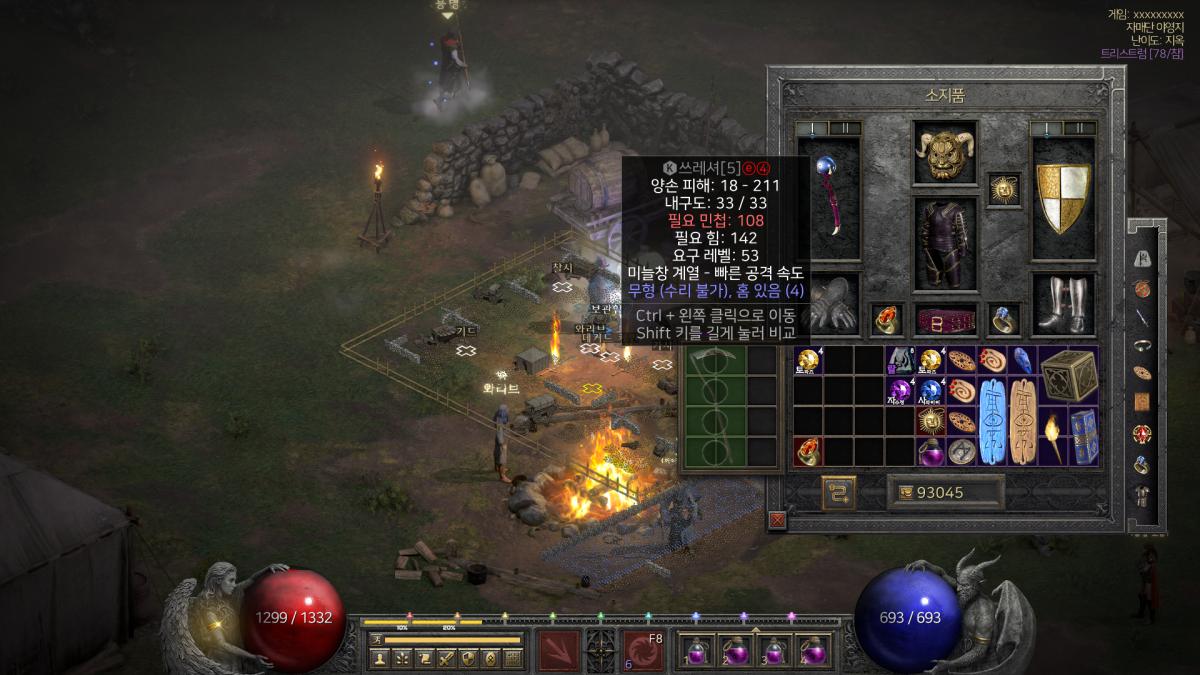Select the equipped belt
Viewport: 1200px width, 675px height.
pyautogui.click(x=945, y=319)
